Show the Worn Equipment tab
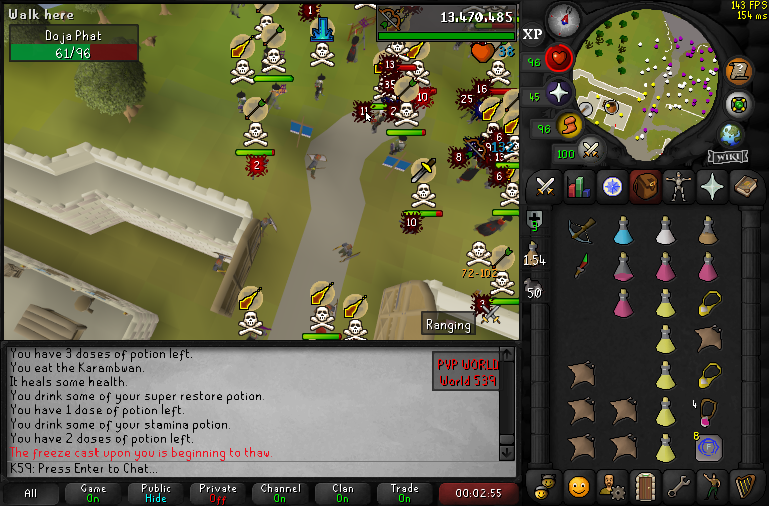769x506 pixels. coord(679,186)
